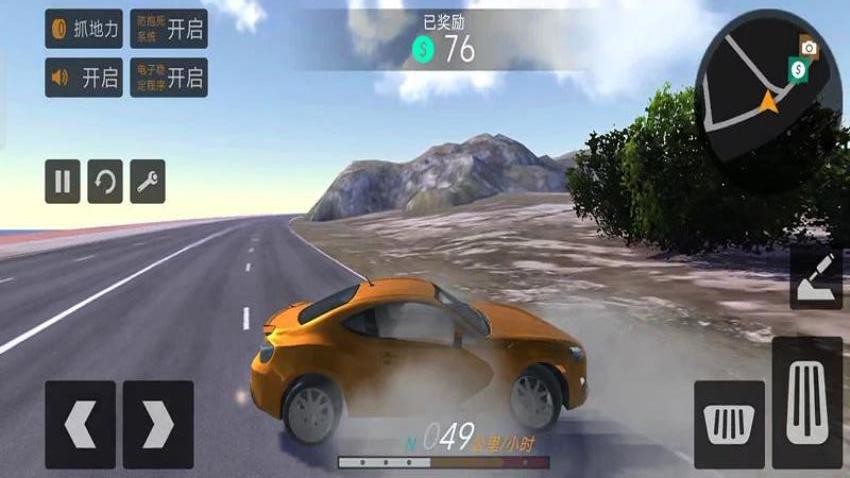This screenshot has width=850, height=478.
Task: Reset the car with the circular arrow button
Action: 105,181
